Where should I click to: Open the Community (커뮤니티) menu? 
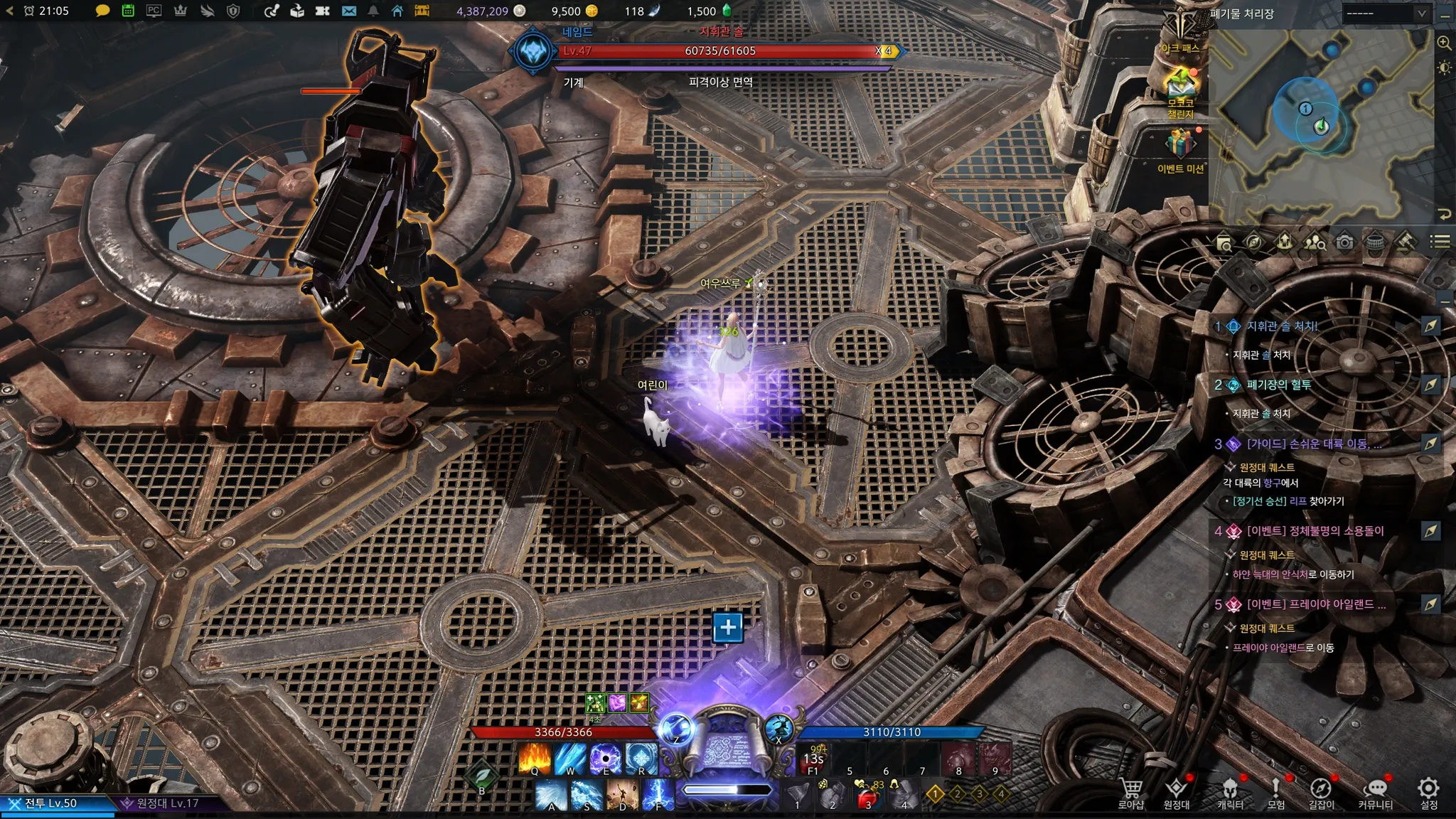tap(1376, 792)
